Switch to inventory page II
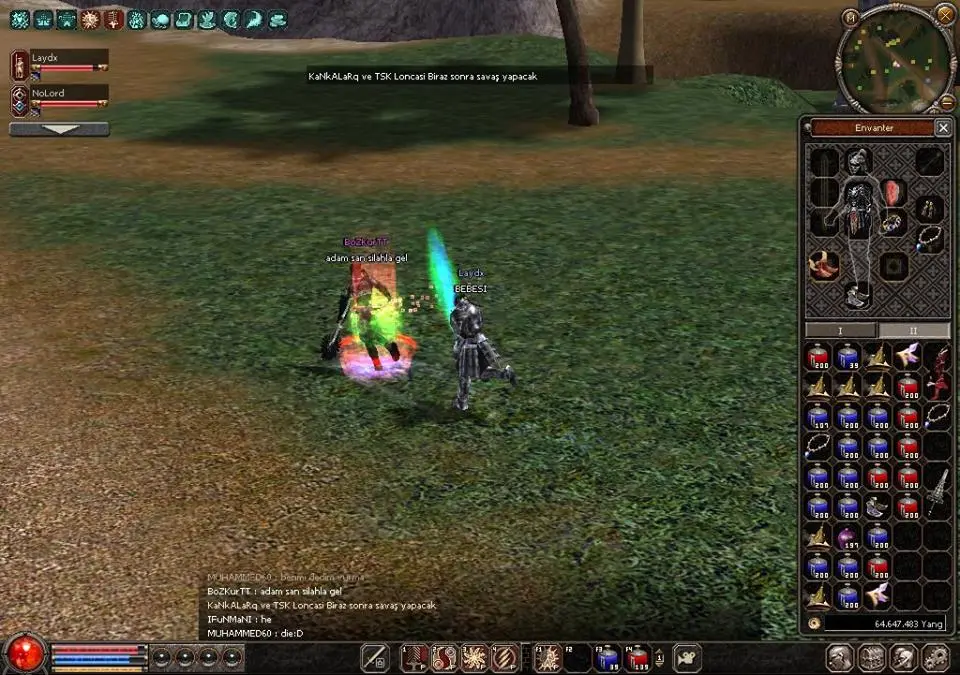This screenshot has height=675, width=960. tap(913, 330)
